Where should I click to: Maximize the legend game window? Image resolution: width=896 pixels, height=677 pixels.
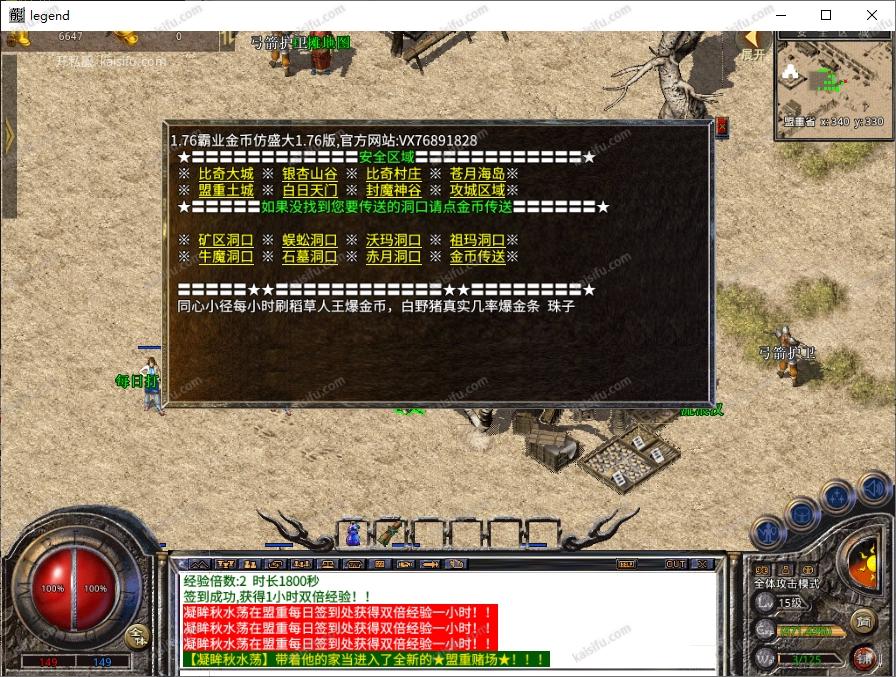[x=826, y=15]
